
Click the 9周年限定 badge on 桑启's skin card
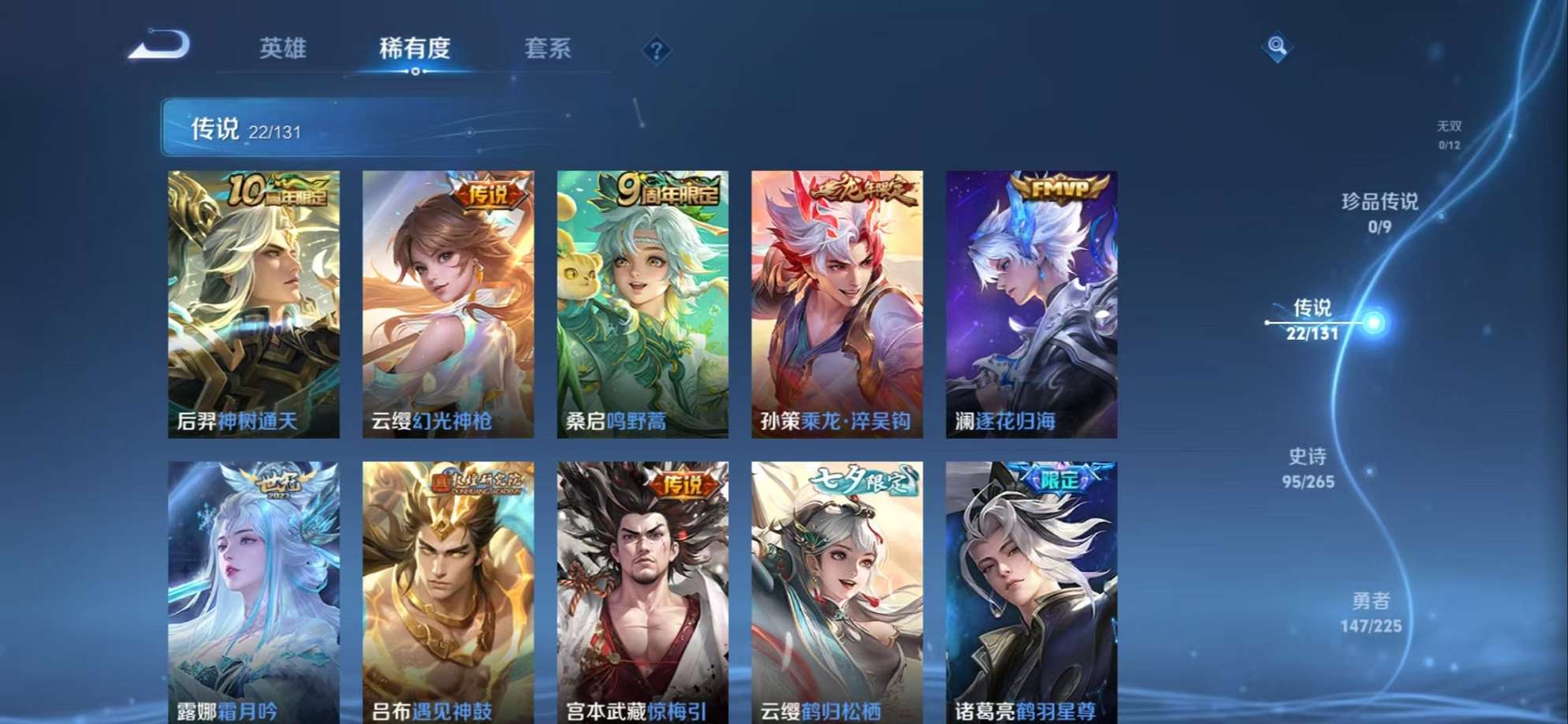[x=666, y=190]
